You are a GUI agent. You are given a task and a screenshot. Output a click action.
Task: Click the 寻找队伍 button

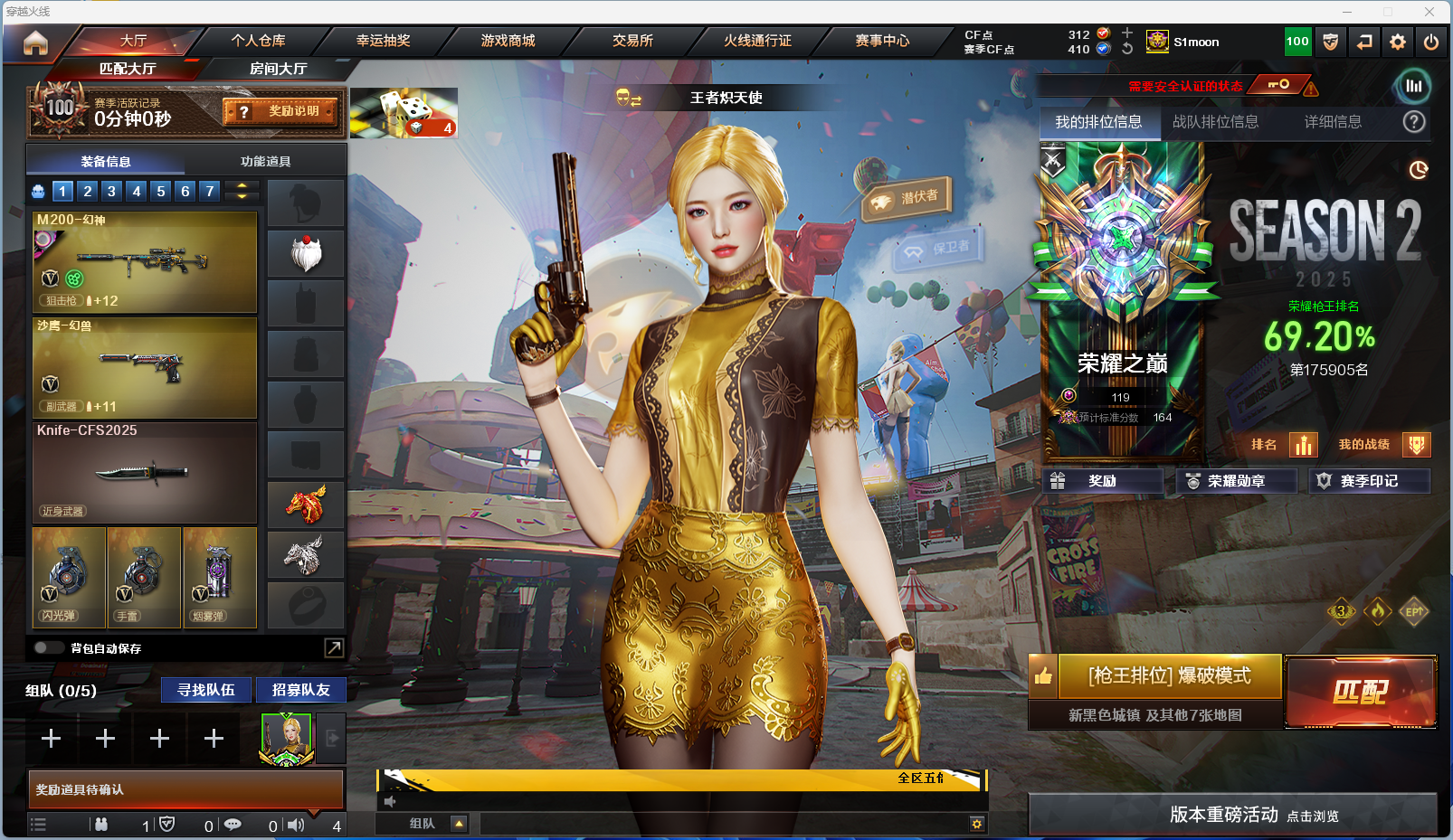coord(206,690)
